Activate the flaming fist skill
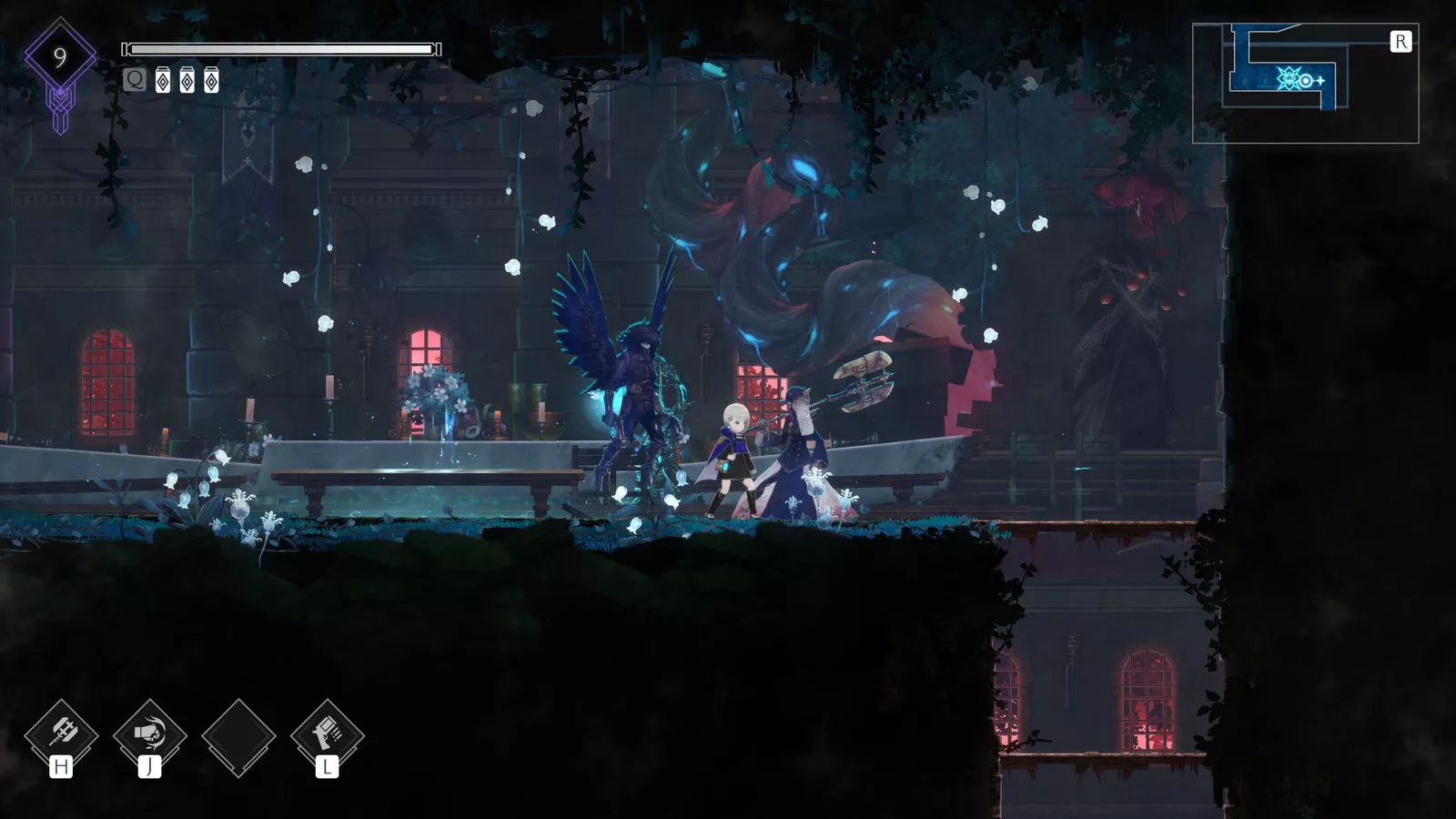This screenshot has height=819, width=1456. point(149,733)
